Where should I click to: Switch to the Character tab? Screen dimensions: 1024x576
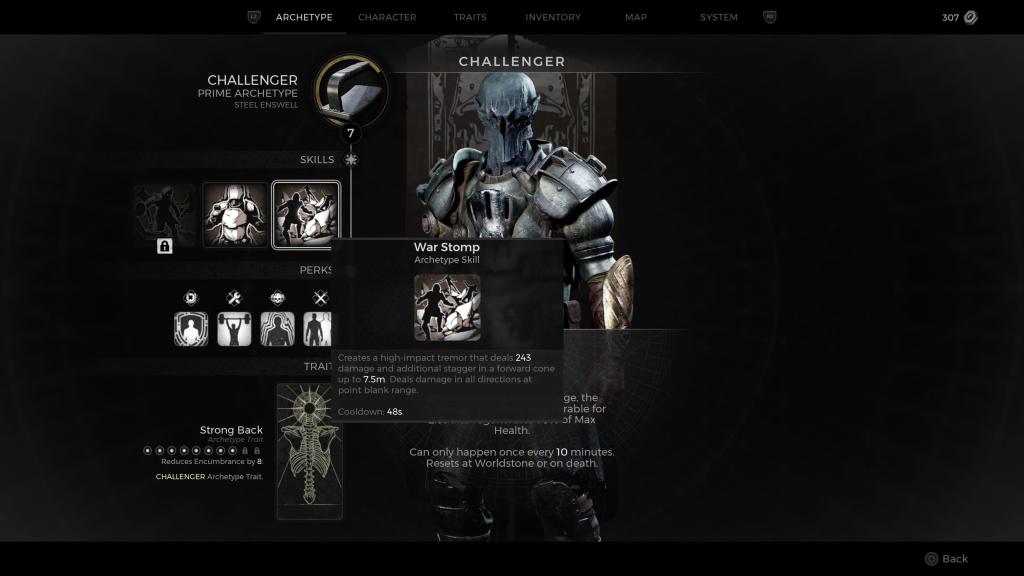tap(387, 17)
